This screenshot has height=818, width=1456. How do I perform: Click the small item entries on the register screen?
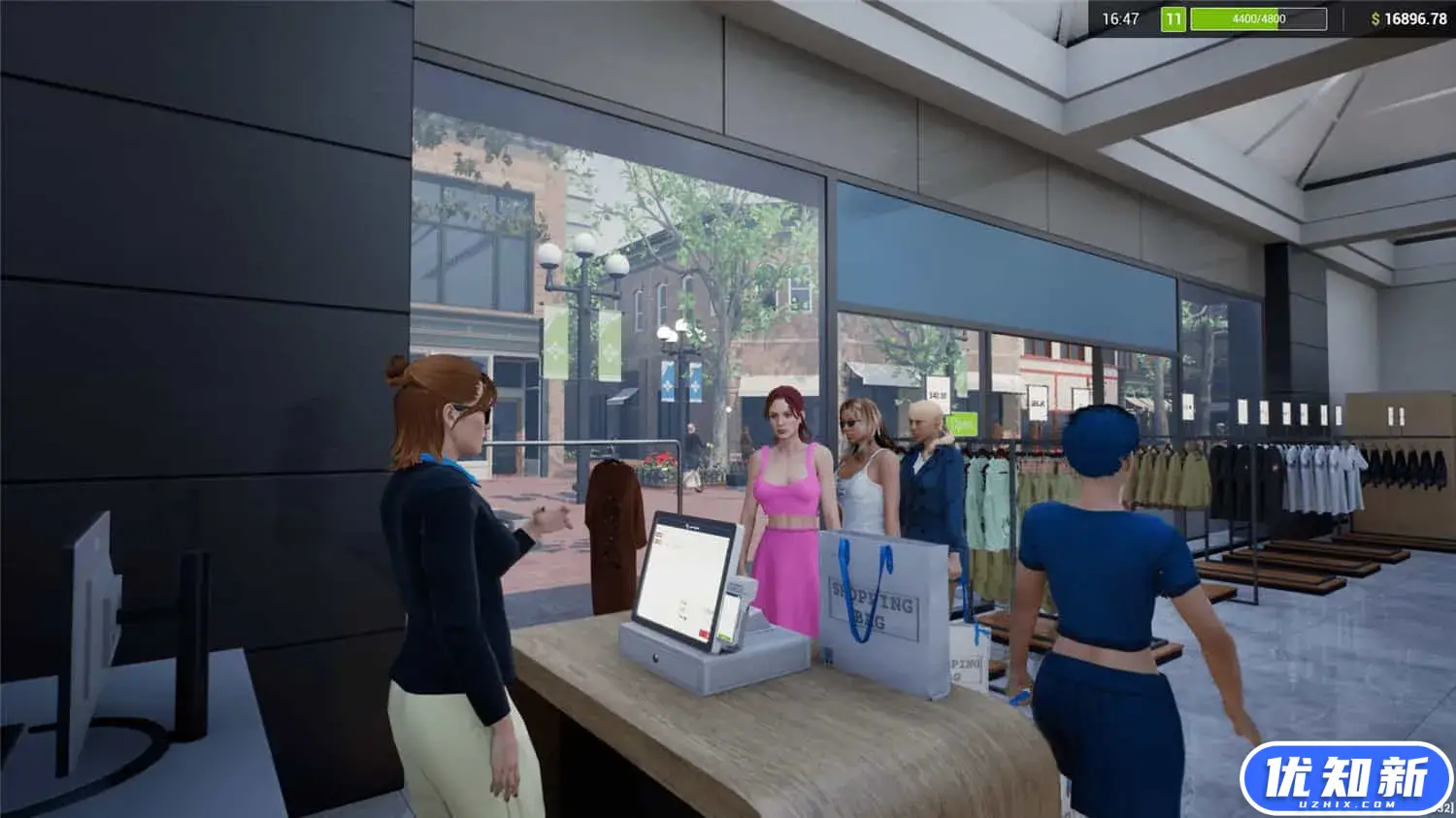658,537
